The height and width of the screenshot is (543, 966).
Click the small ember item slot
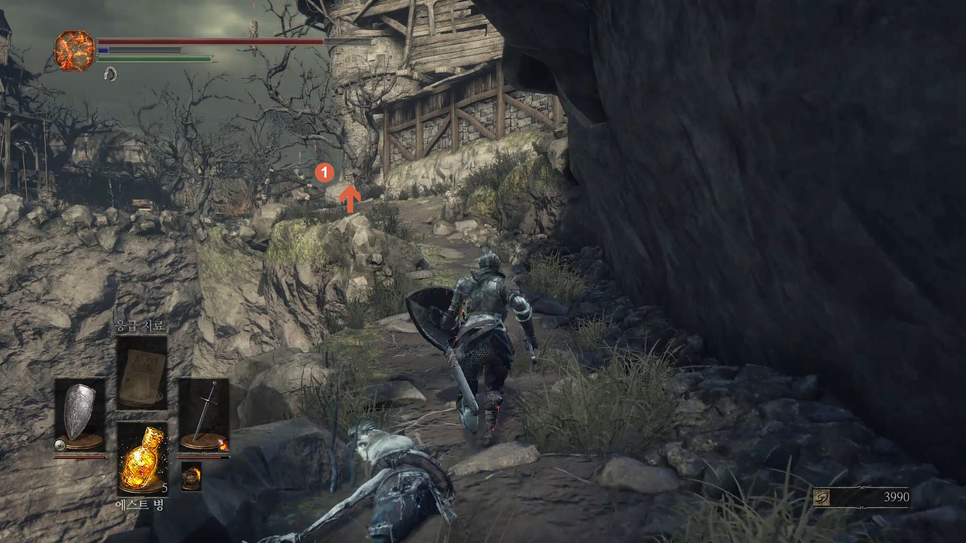[x=191, y=477]
